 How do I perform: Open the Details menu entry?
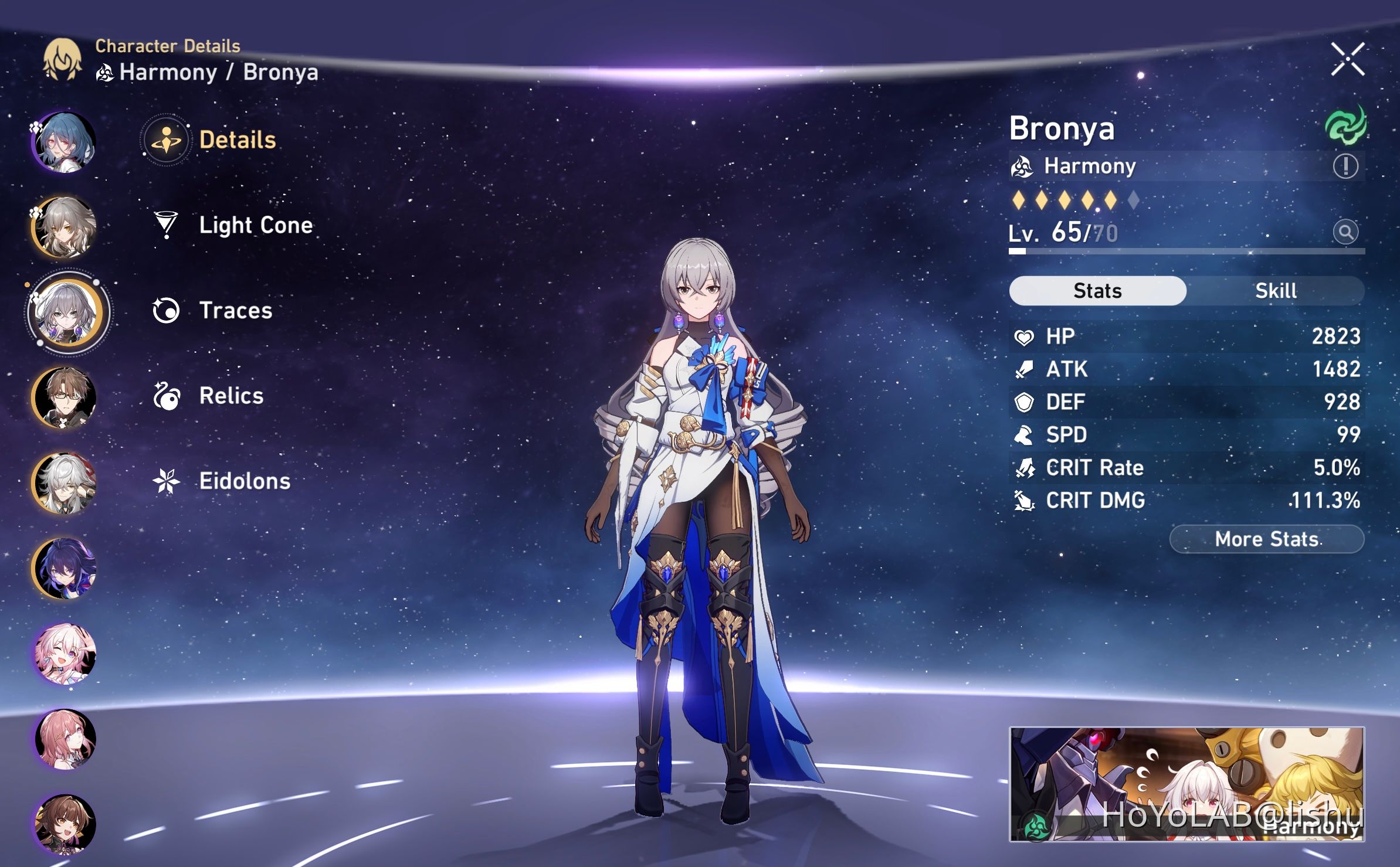click(x=237, y=140)
